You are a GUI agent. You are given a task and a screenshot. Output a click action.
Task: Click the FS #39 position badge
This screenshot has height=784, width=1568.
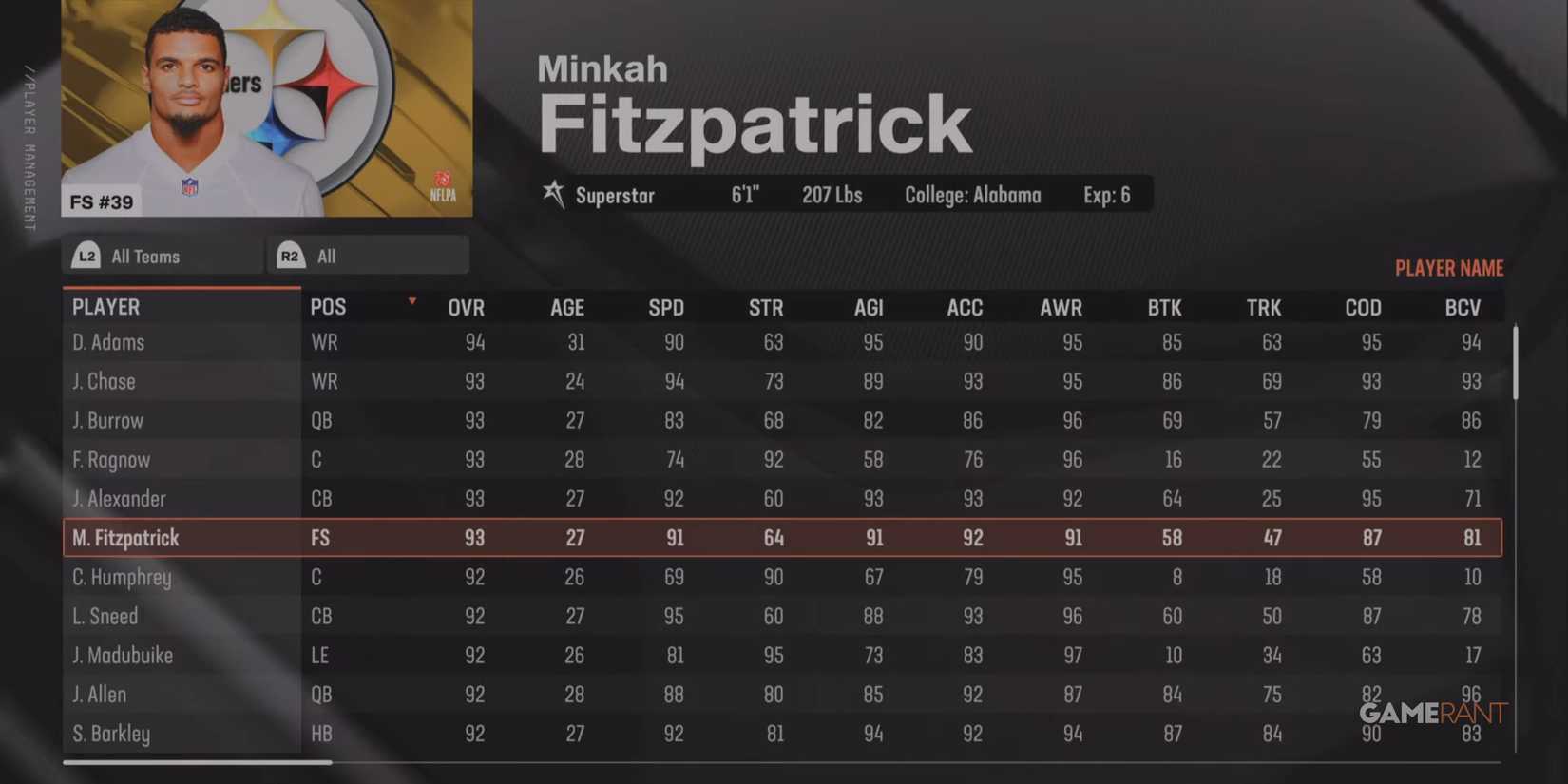(x=101, y=201)
